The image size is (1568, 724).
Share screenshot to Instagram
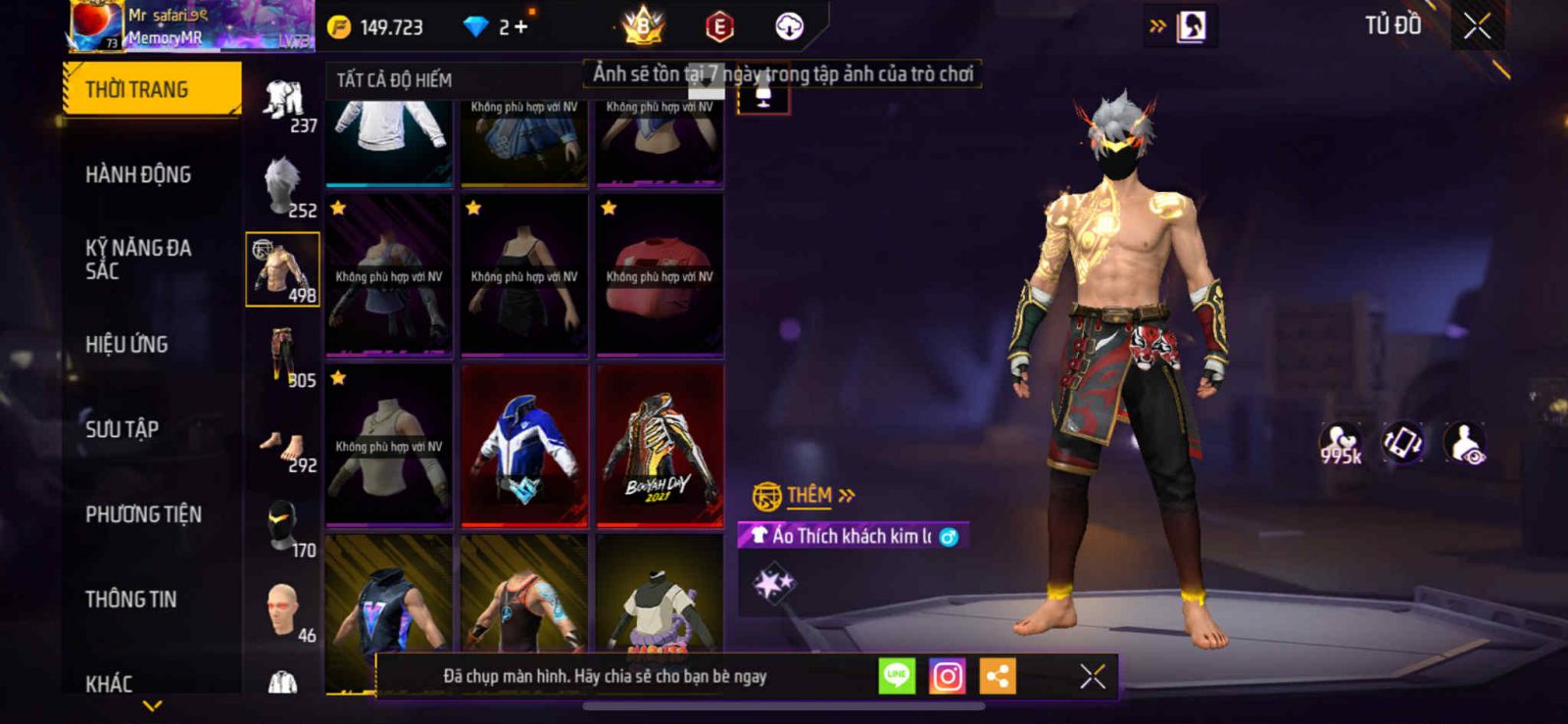(x=947, y=676)
